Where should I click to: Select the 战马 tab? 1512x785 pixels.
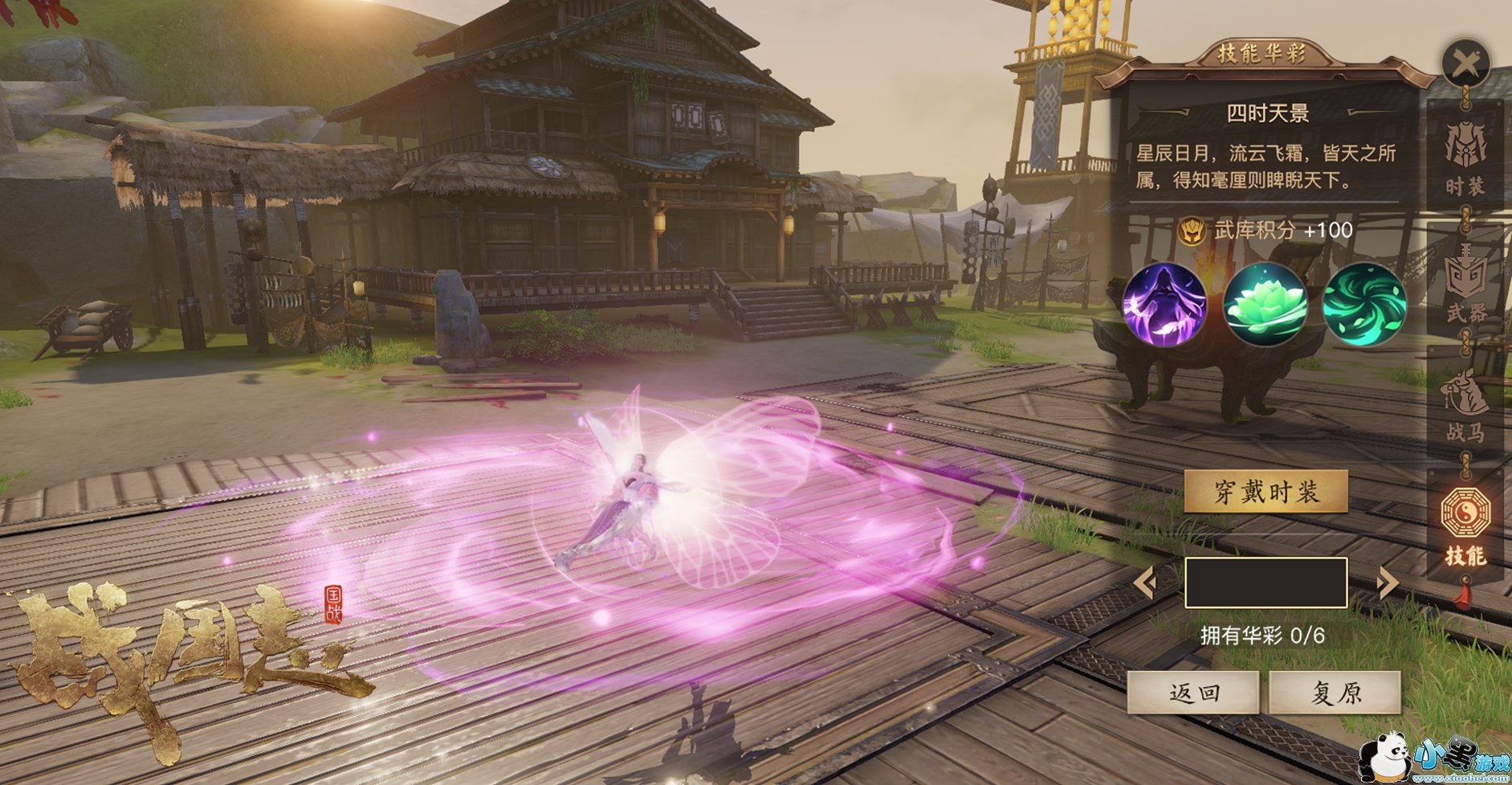click(x=1465, y=407)
